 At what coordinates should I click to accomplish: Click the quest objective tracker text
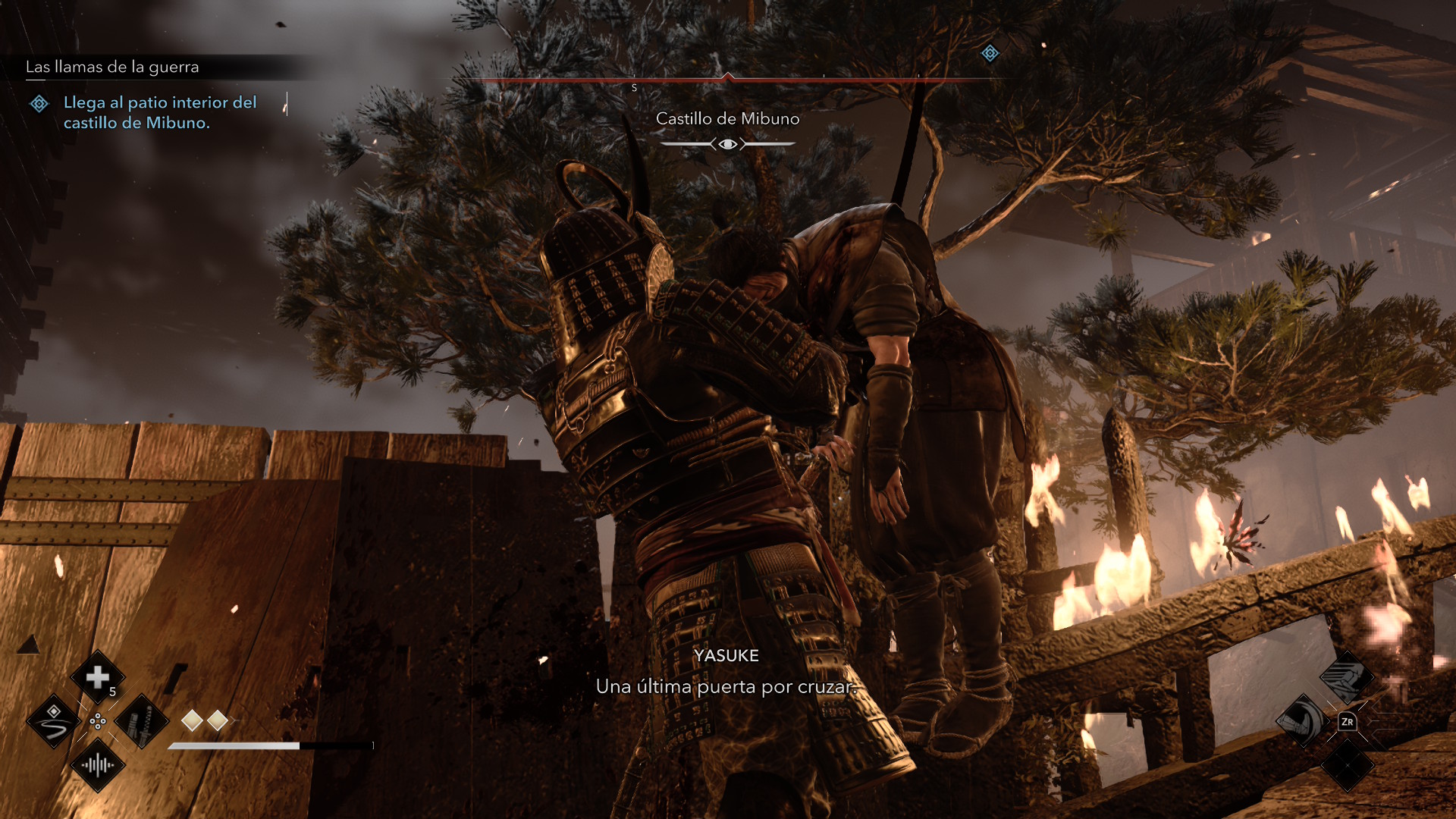tap(159, 112)
